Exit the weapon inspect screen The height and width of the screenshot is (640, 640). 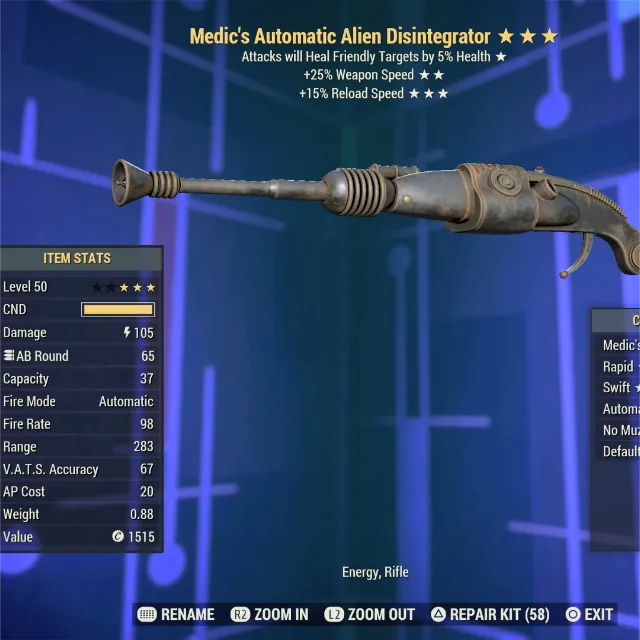[590, 614]
